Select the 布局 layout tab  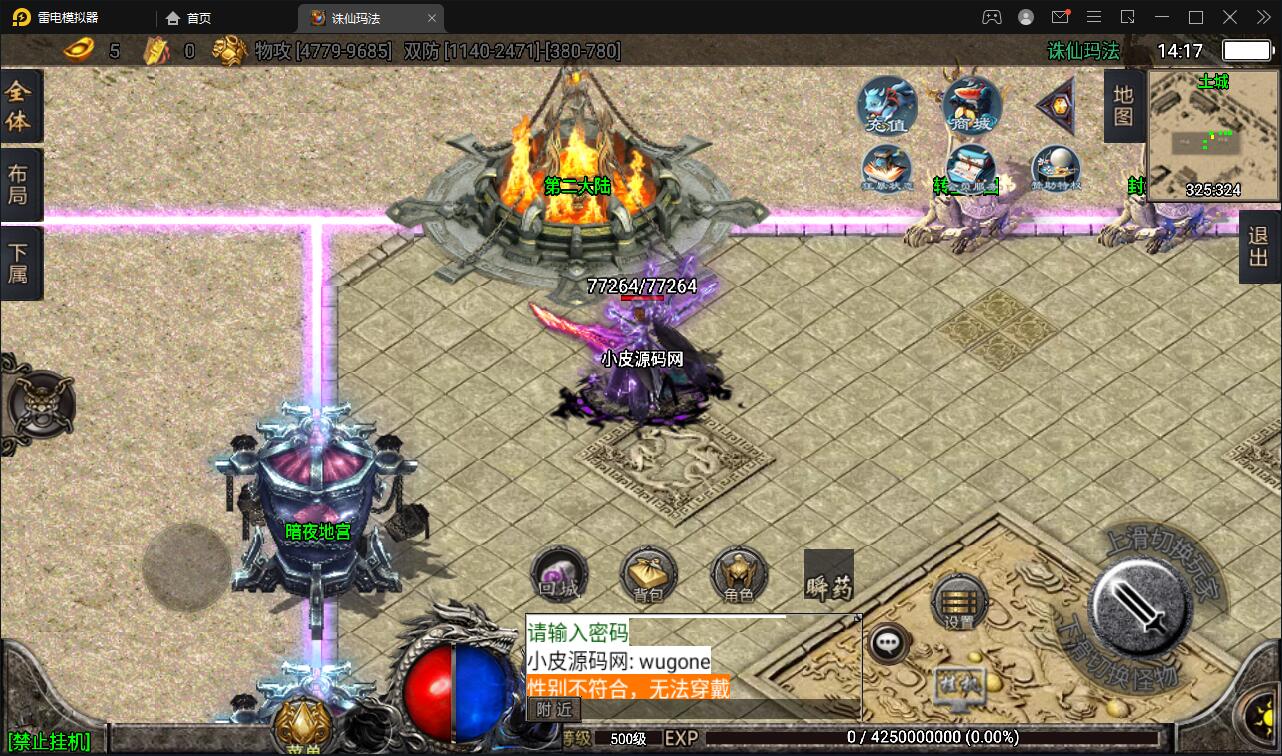tap(19, 184)
